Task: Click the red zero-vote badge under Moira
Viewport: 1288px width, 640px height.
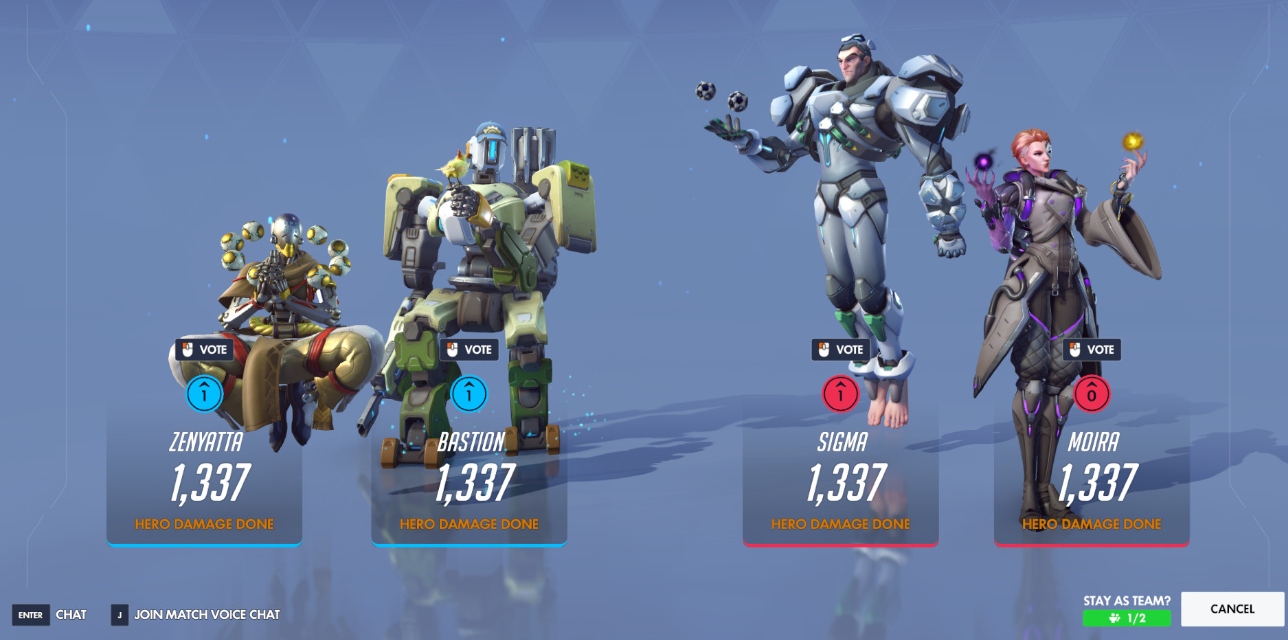Action: [x=1091, y=395]
